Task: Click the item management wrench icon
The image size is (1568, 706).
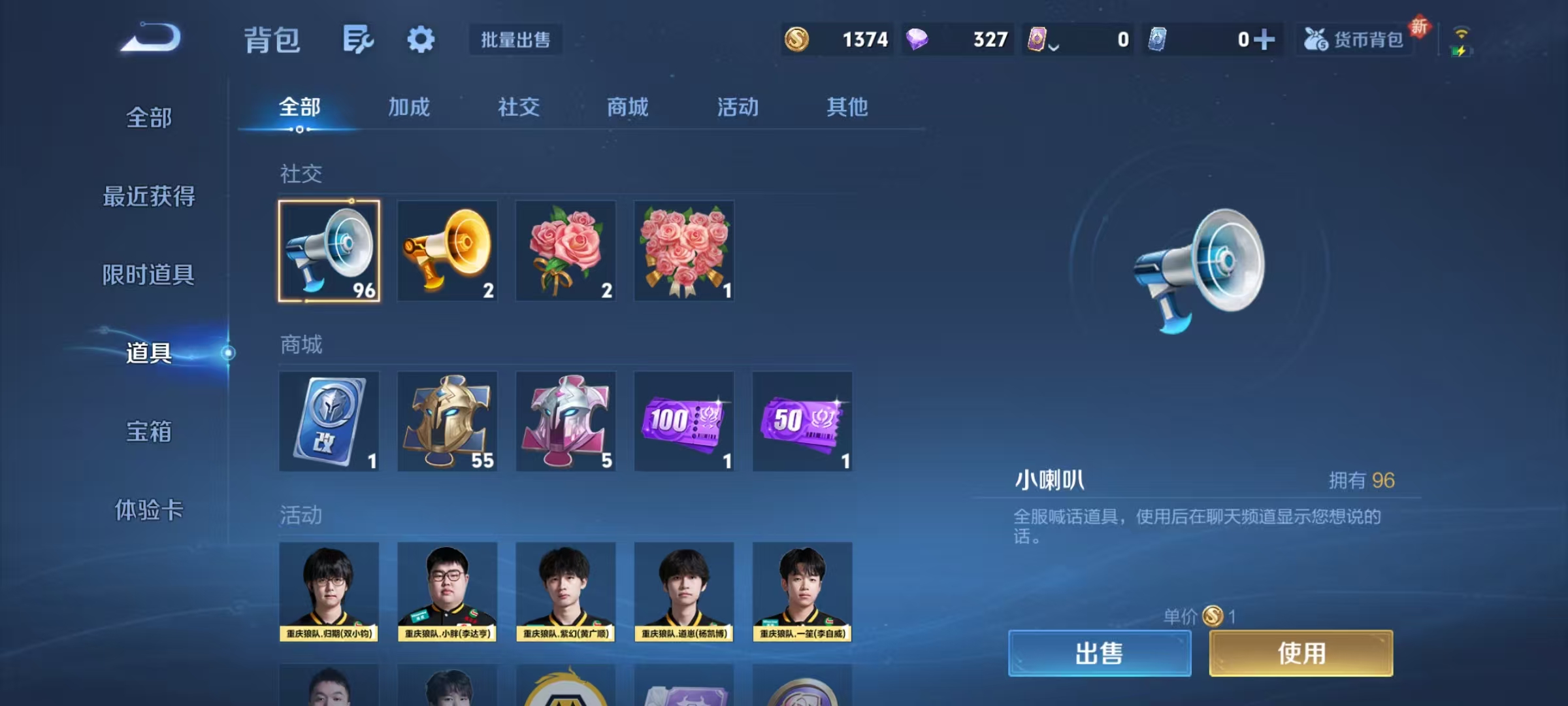Action: tap(356, 38)
